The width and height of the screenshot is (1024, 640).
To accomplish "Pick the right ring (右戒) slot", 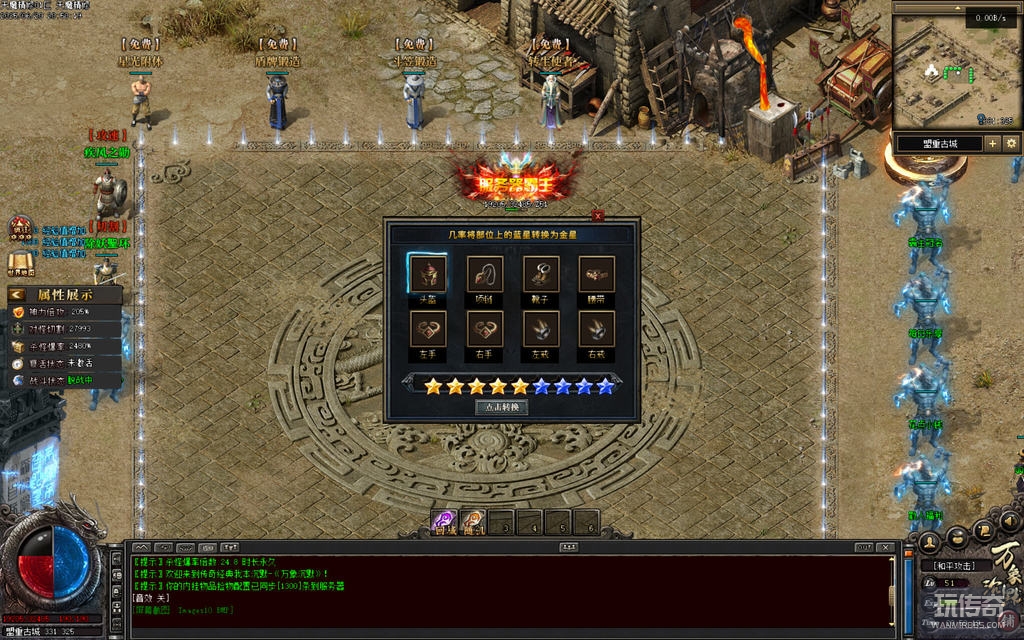I will click(597, 329).
